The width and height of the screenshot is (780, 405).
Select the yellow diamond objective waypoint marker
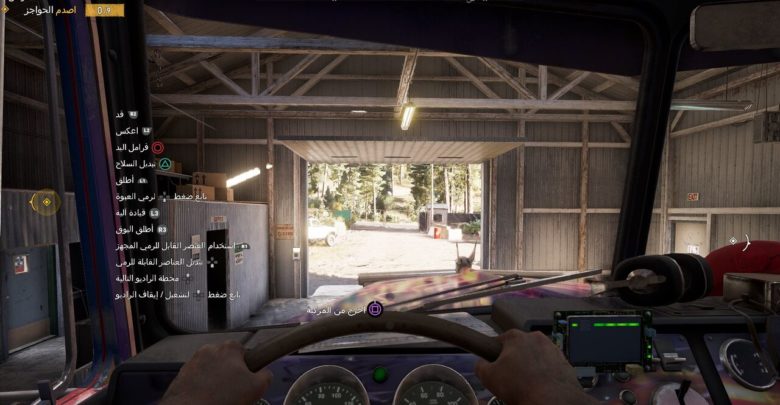click(x=46, y=203)
